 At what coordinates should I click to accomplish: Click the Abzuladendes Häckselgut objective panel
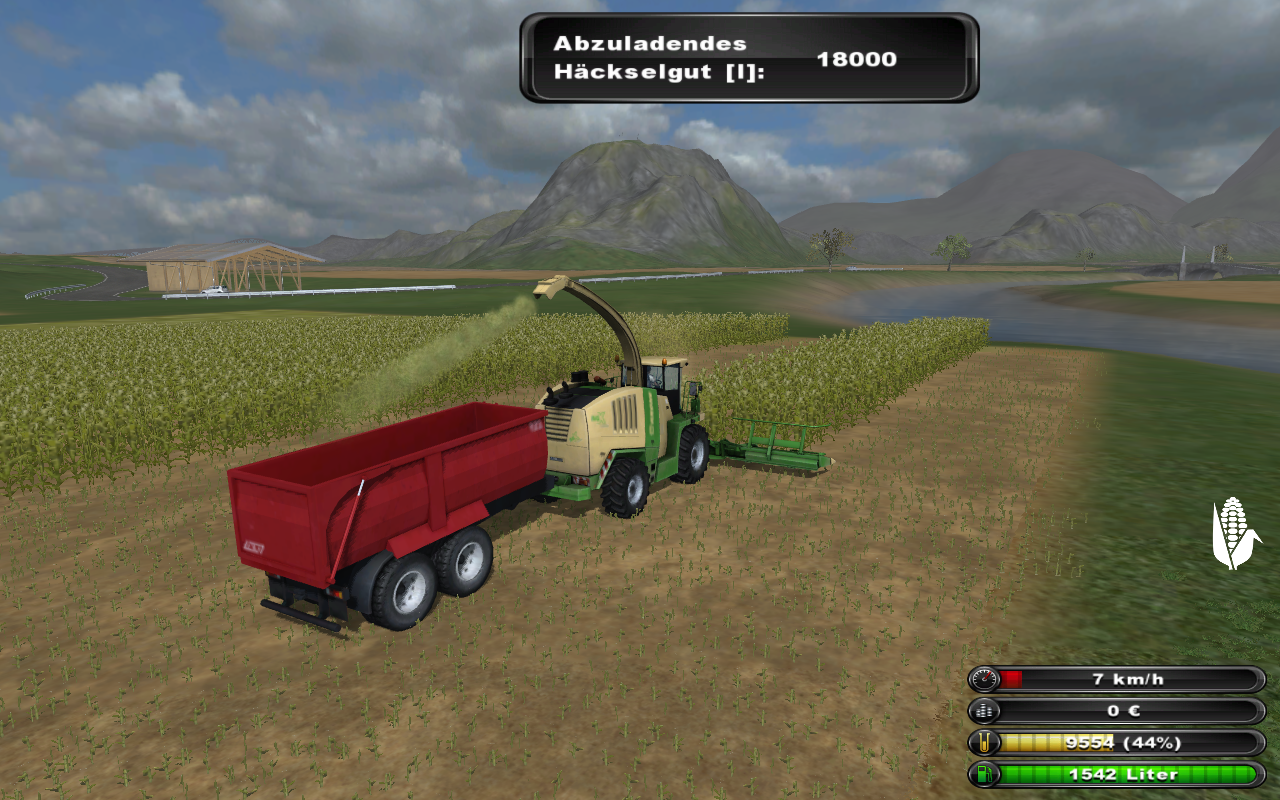tap(748, 58)
